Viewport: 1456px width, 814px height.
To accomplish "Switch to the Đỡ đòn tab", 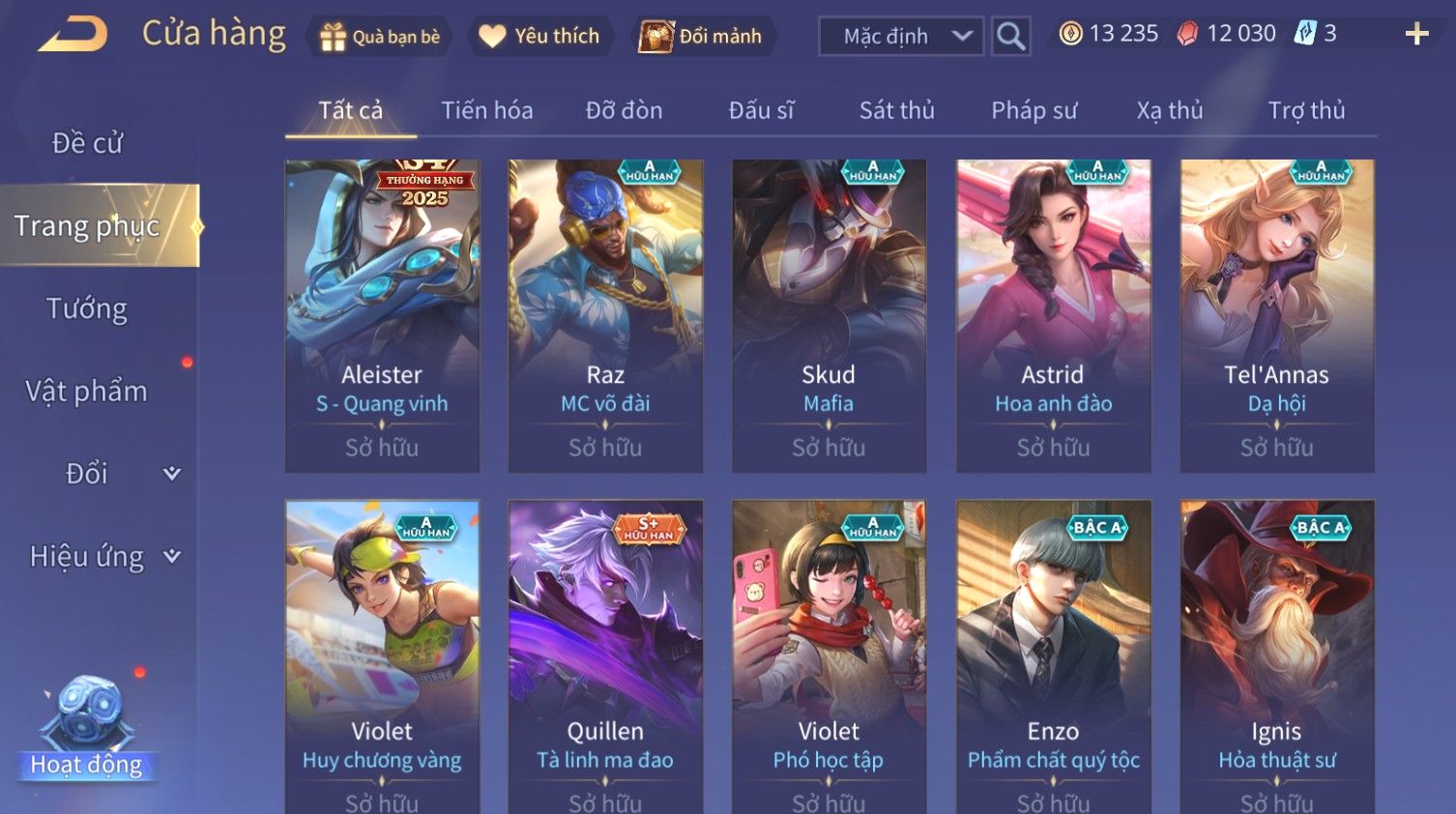I will tap(624, 110).
